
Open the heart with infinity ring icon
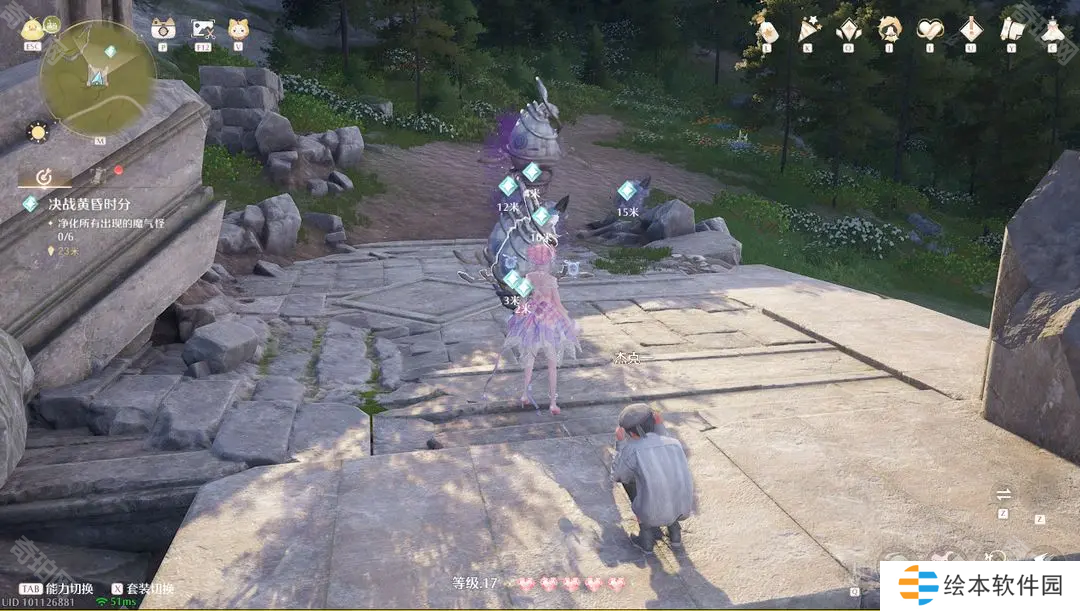point(930,28)
